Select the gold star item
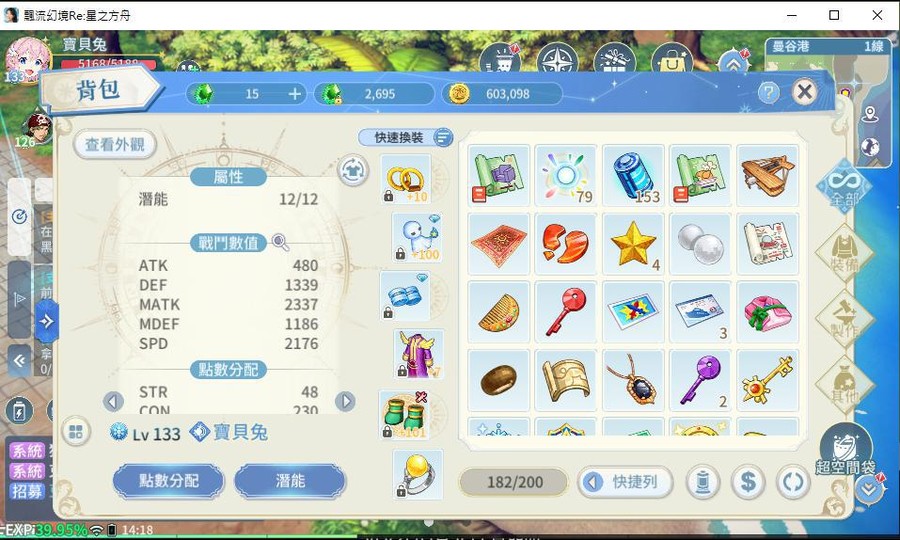The image size is (900, 540). (x=633, y=243)
